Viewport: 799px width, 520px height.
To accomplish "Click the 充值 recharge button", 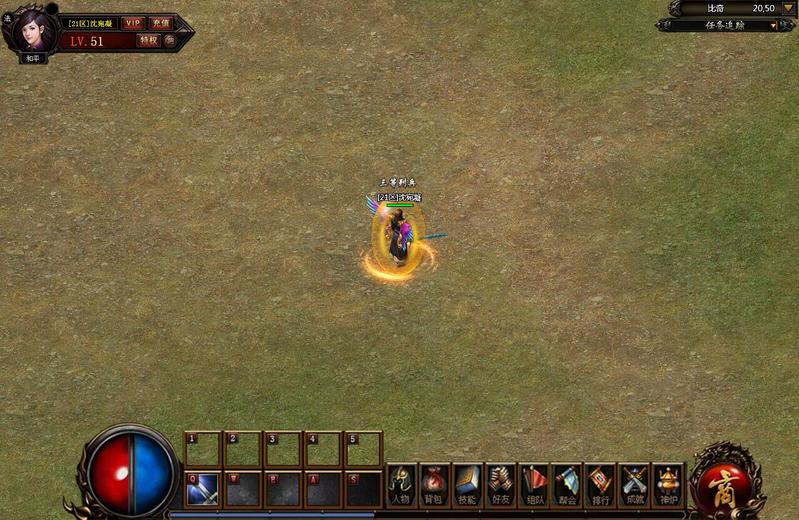I will [x=160, y=23].
